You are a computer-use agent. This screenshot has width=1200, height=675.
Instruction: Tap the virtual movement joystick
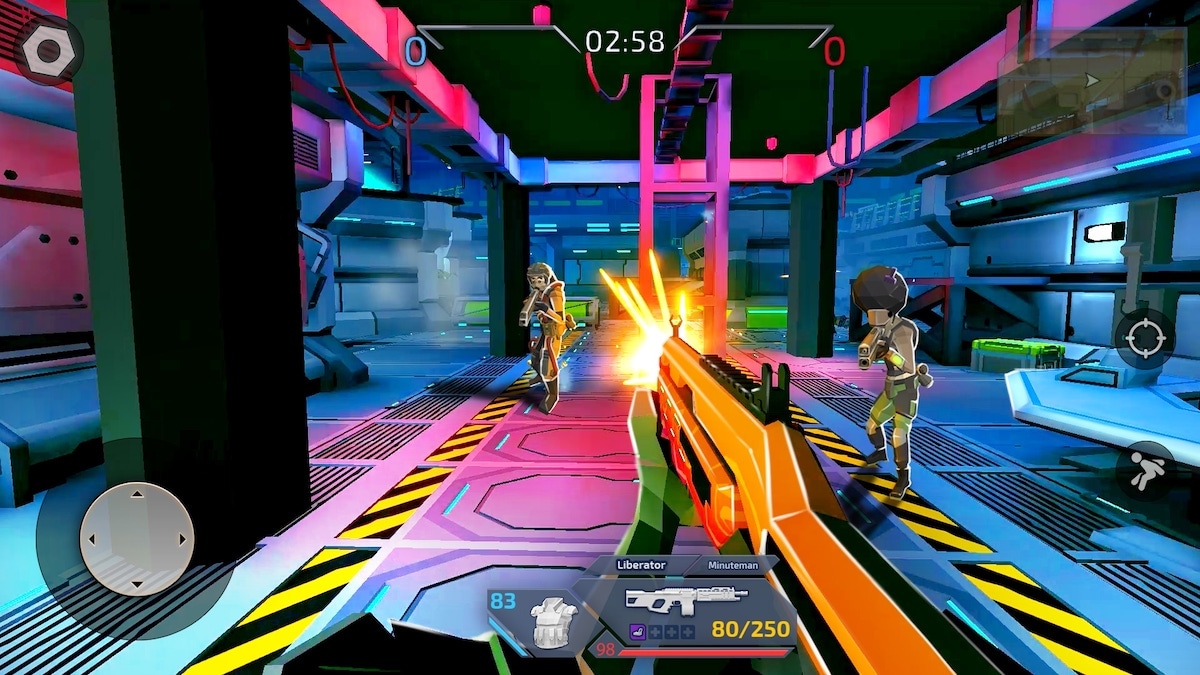point(136,539)
